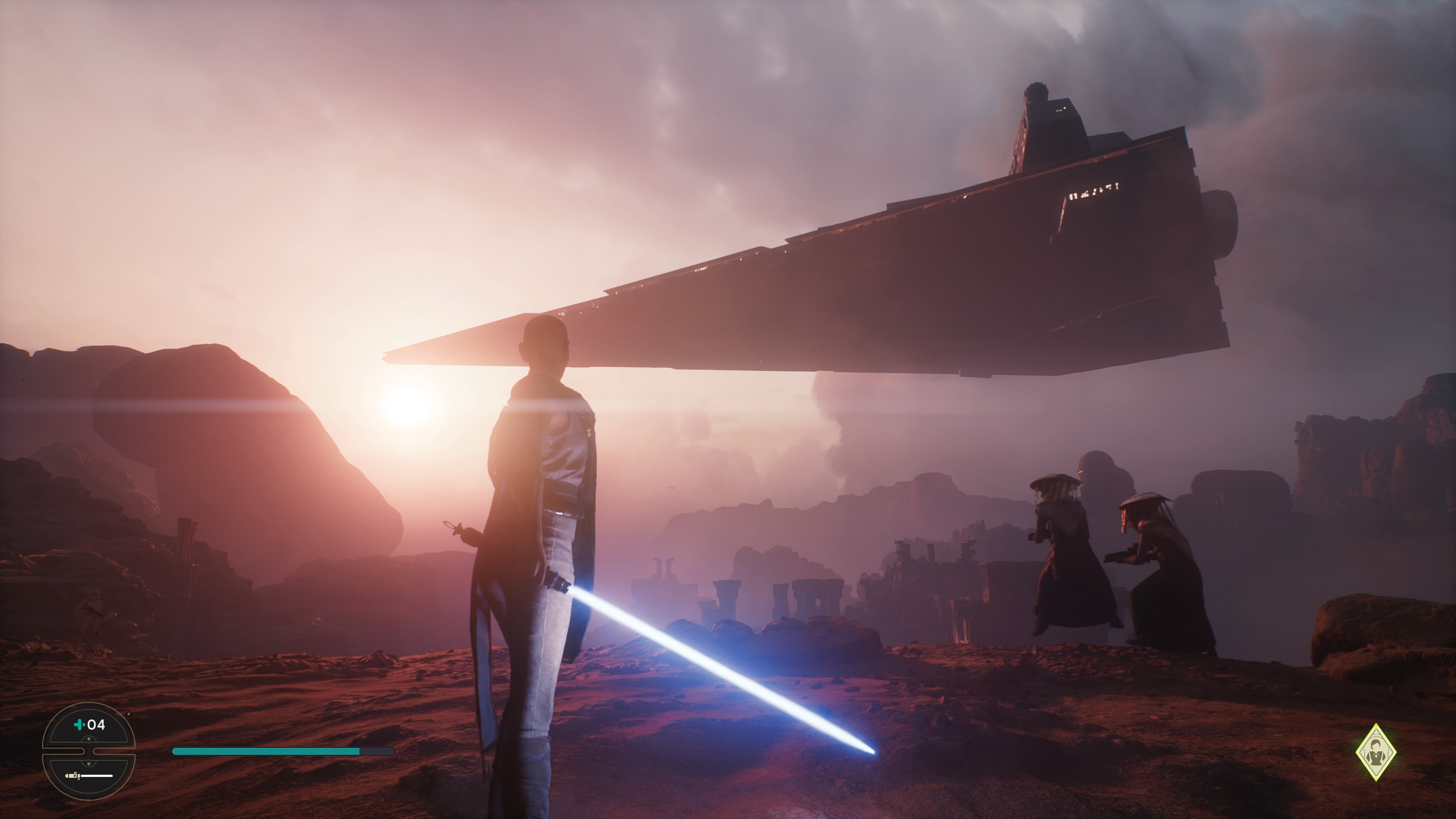Select the green stim canister icon

80,725
